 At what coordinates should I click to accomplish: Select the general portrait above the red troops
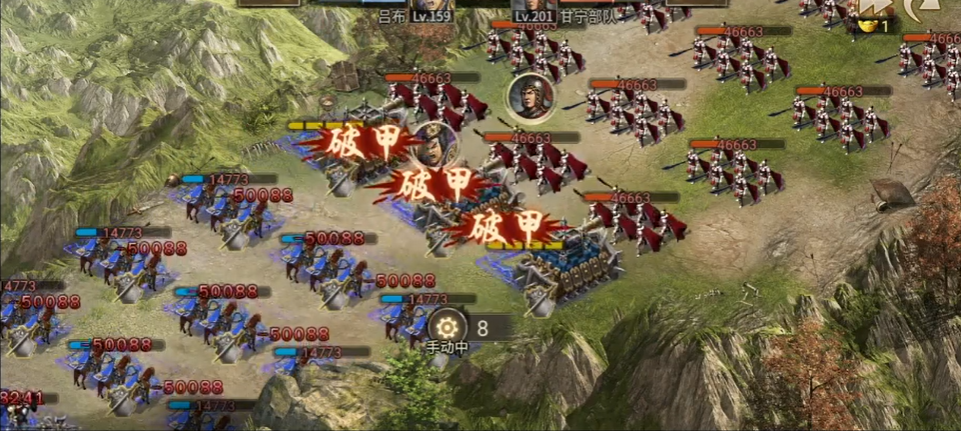[525, 96]
